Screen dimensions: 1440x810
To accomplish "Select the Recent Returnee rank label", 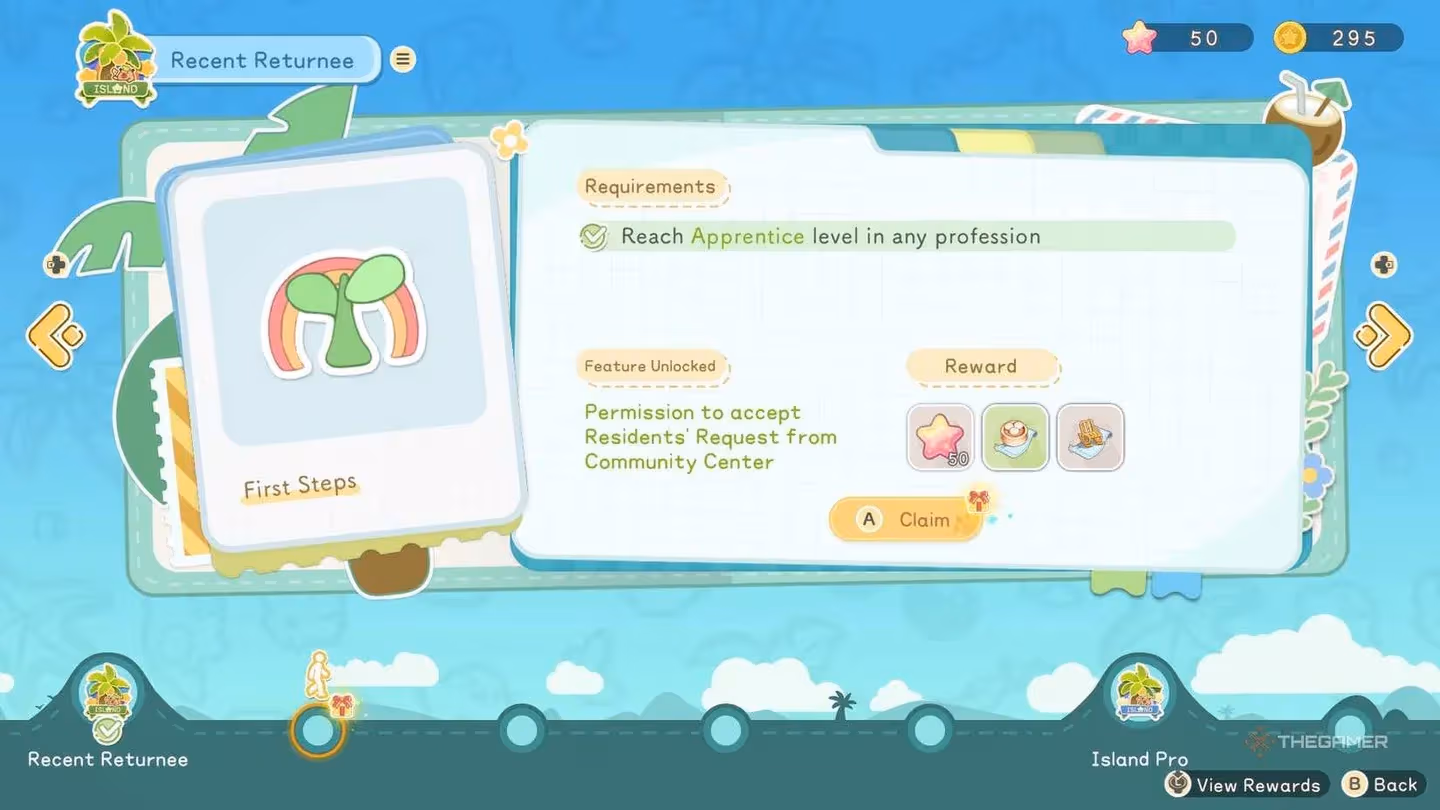I will point(106,759).
